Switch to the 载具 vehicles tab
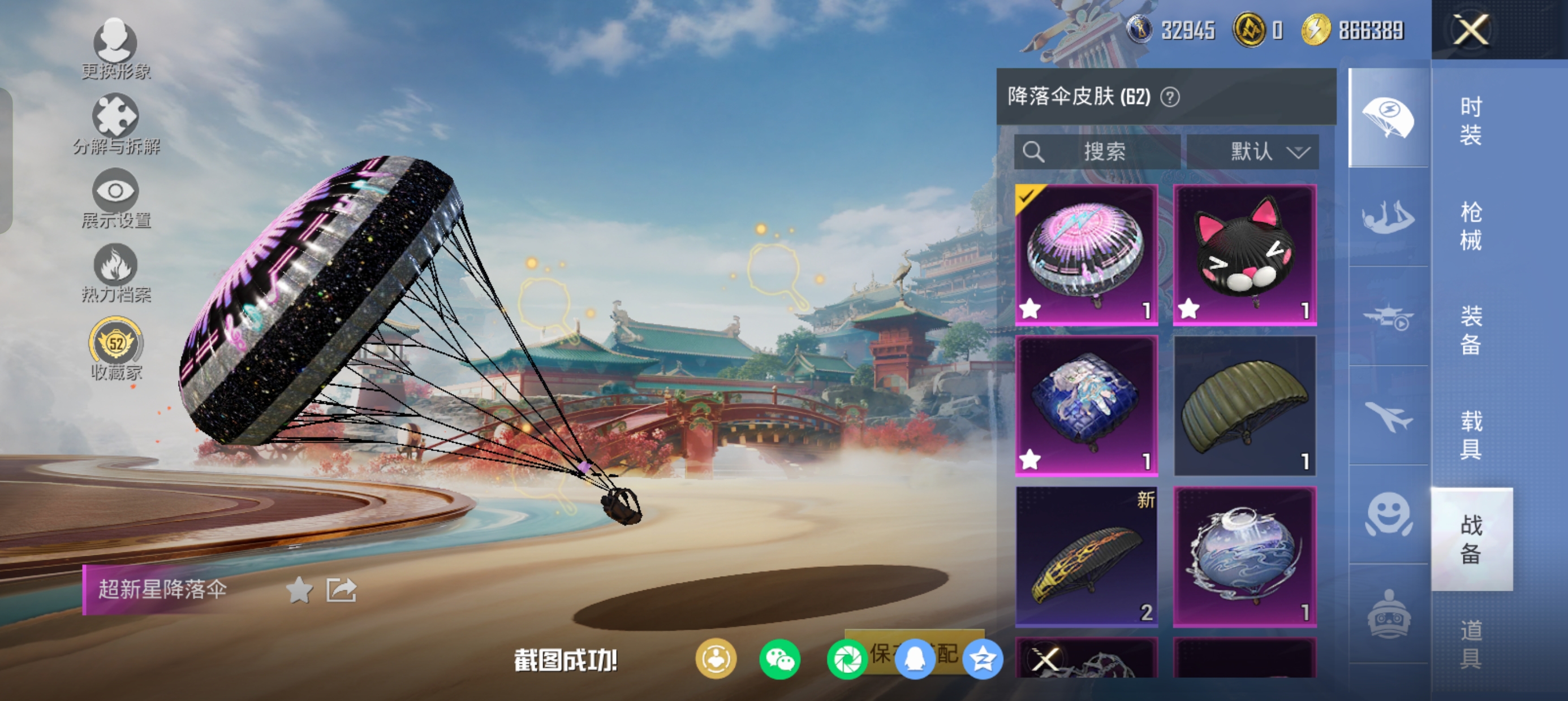 click(1471, 435)
